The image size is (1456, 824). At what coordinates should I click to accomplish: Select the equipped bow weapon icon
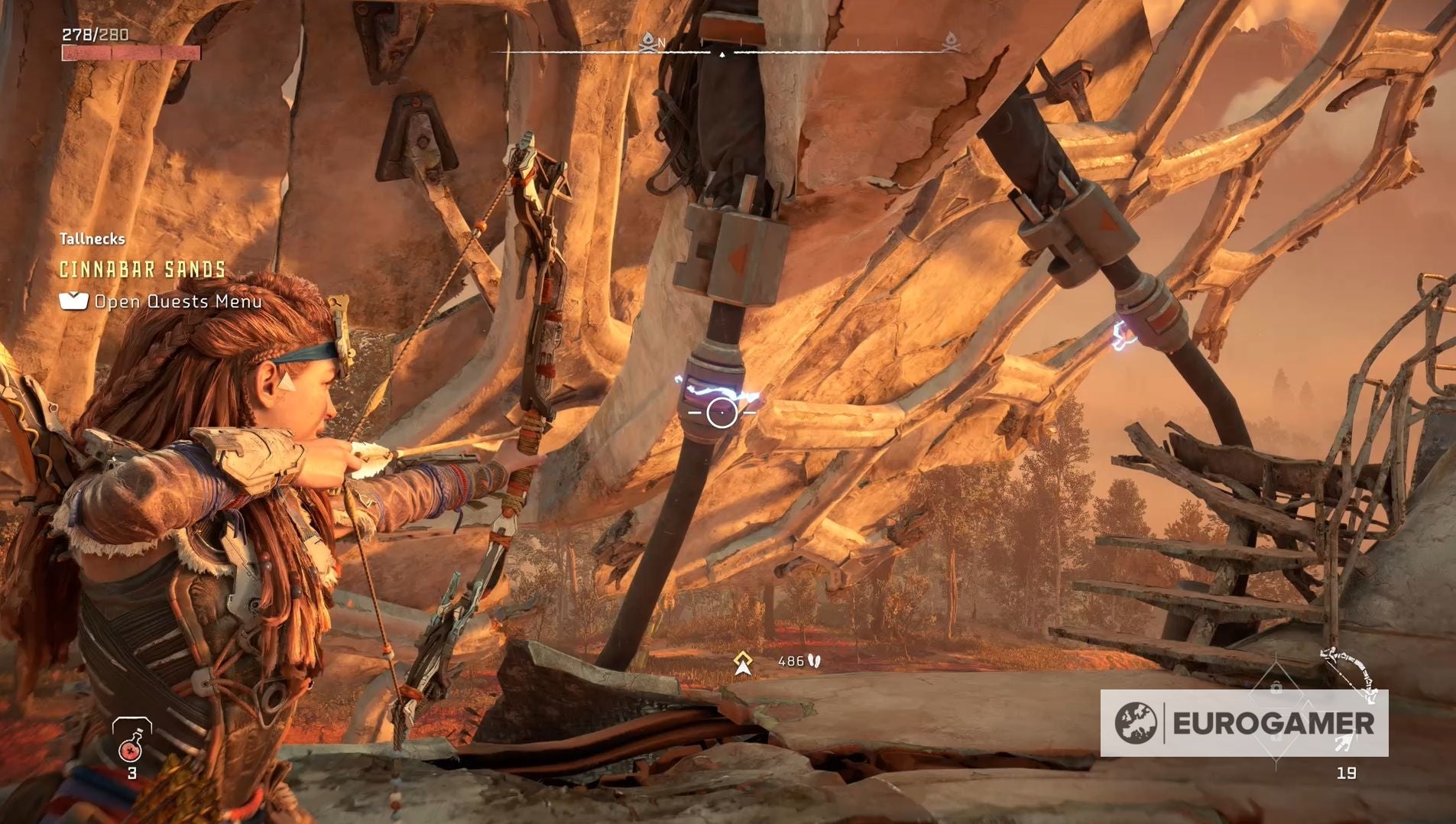1350,673
